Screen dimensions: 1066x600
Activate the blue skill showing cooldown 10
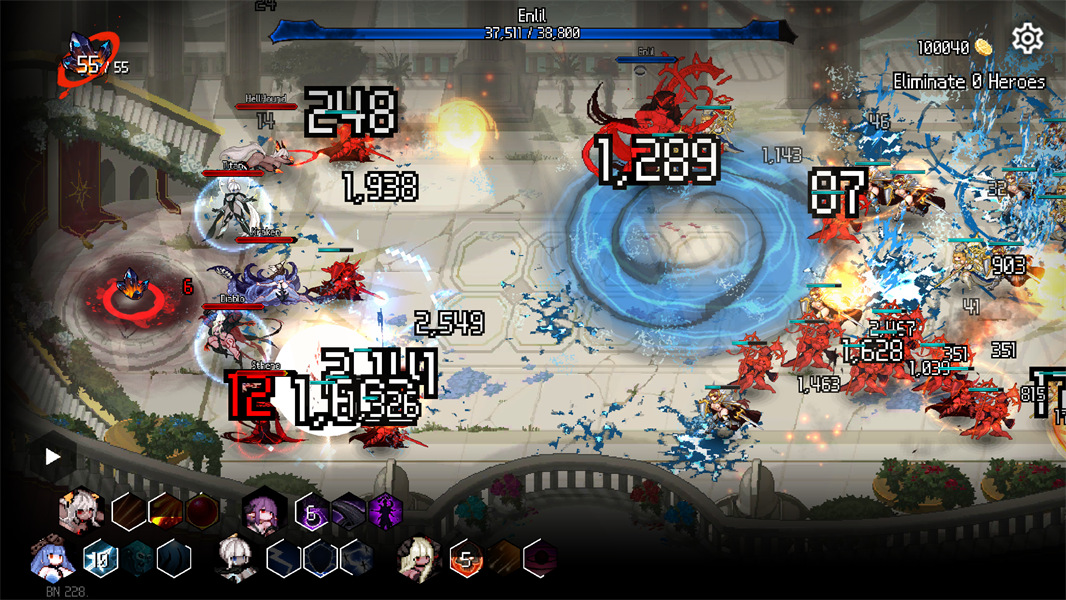point(101,557)
